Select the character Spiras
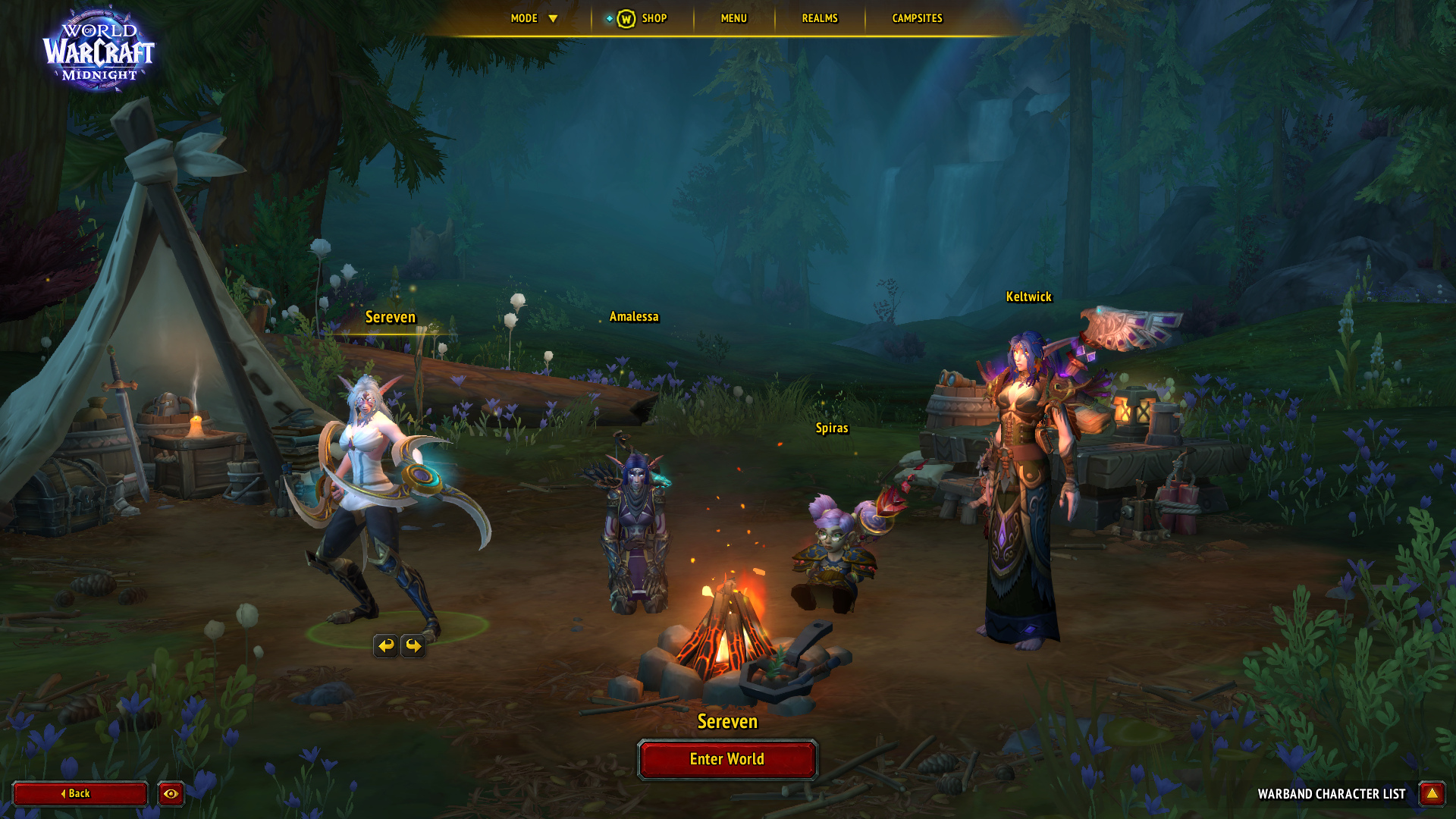This screenshot has height=819, width=1456. point(834,554)
